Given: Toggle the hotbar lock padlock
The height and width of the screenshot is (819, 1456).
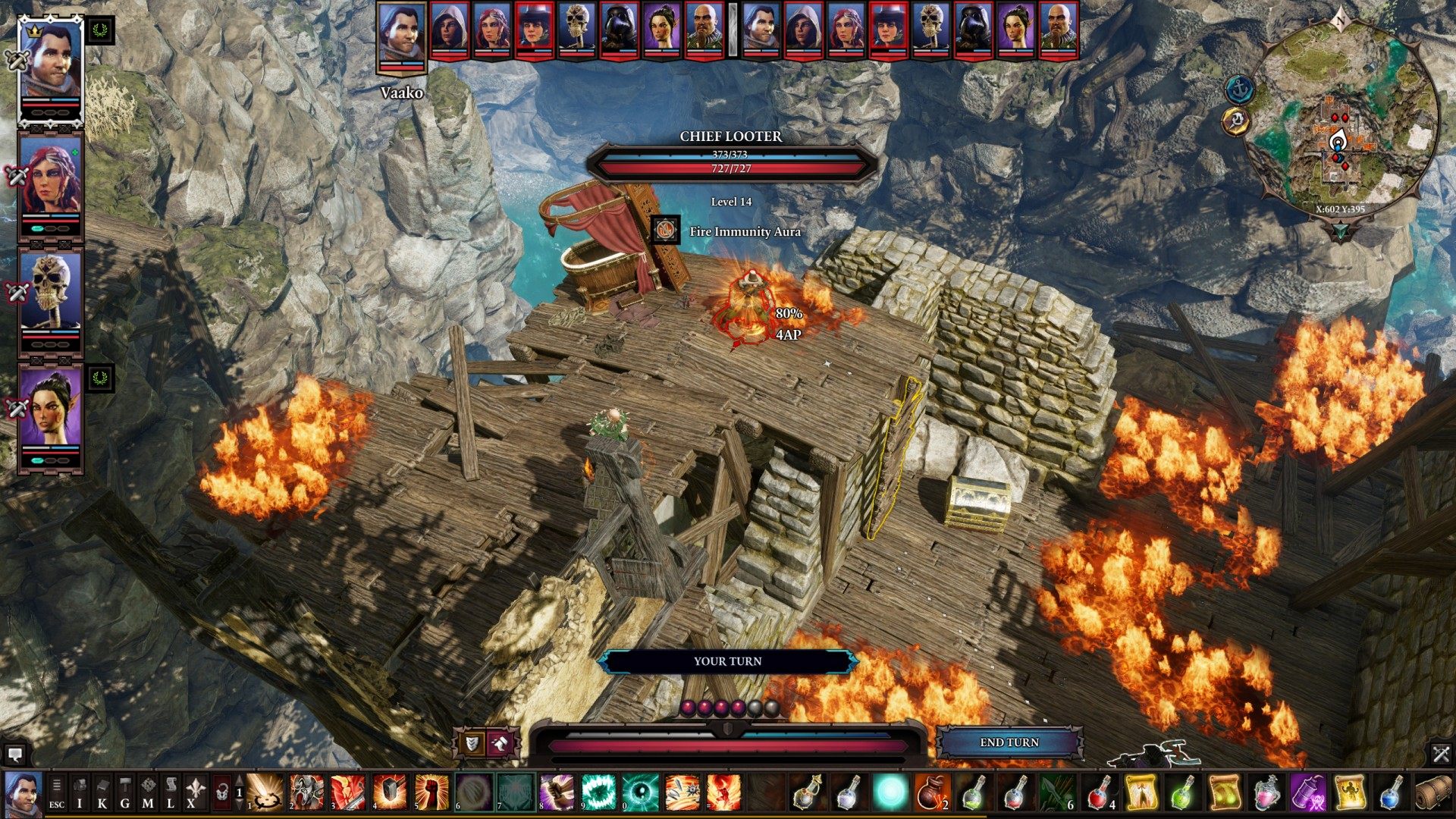Looking at the screenshot, I should (x=221, y=793).
